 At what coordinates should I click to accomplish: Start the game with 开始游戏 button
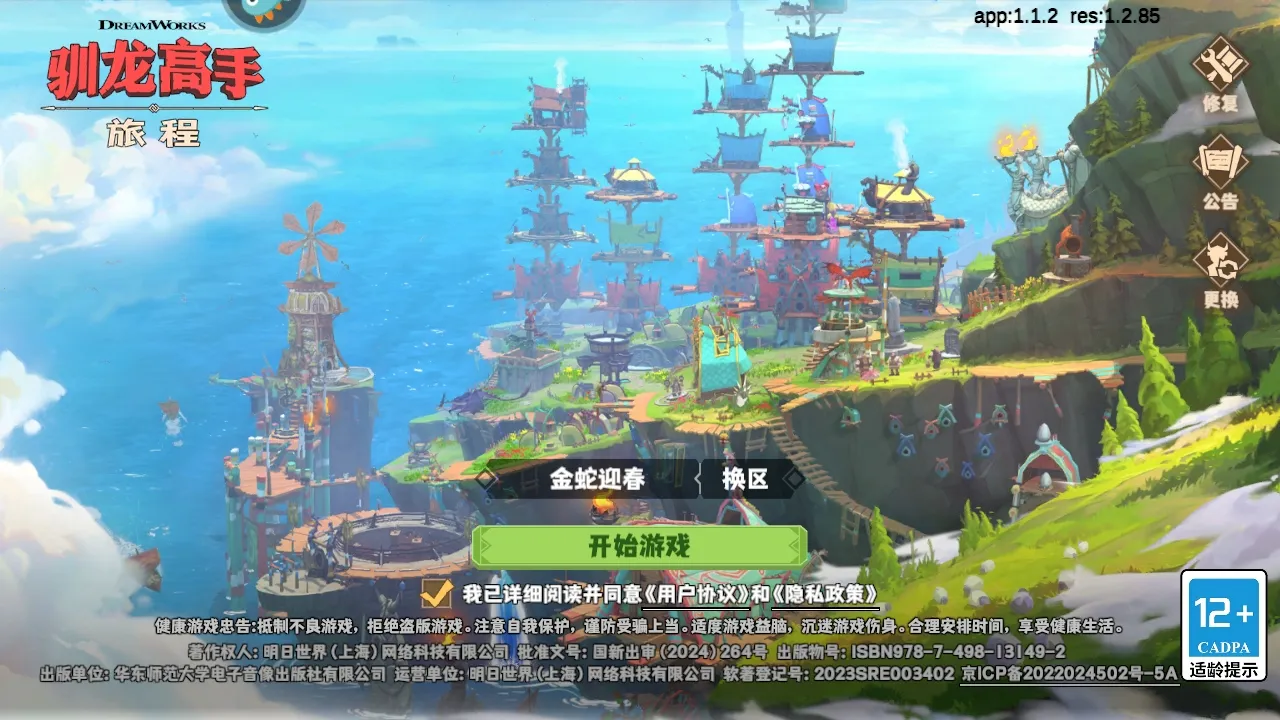(x=639, y=547)
